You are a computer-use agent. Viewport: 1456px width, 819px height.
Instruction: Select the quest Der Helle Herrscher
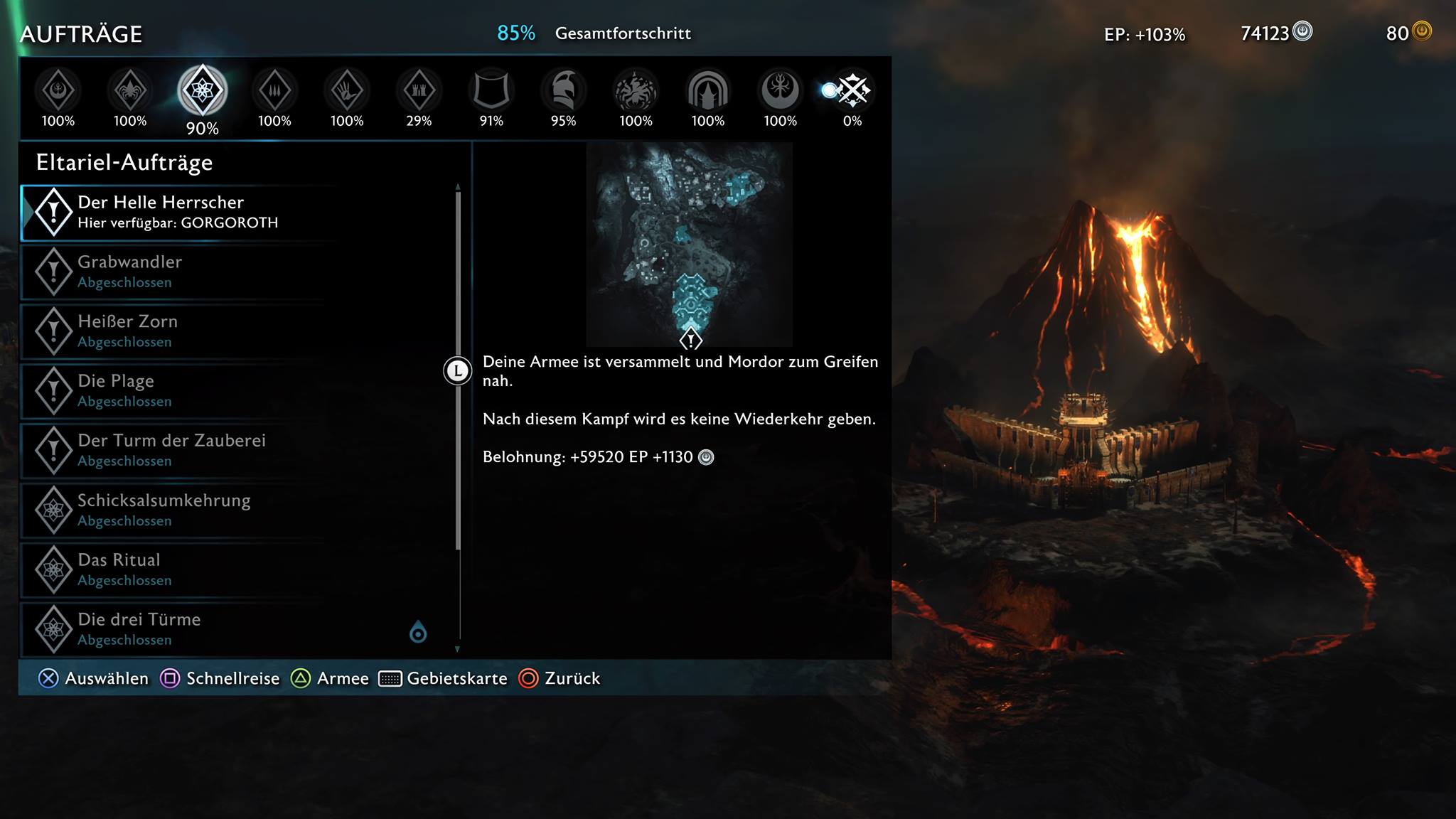coord(178,212)
